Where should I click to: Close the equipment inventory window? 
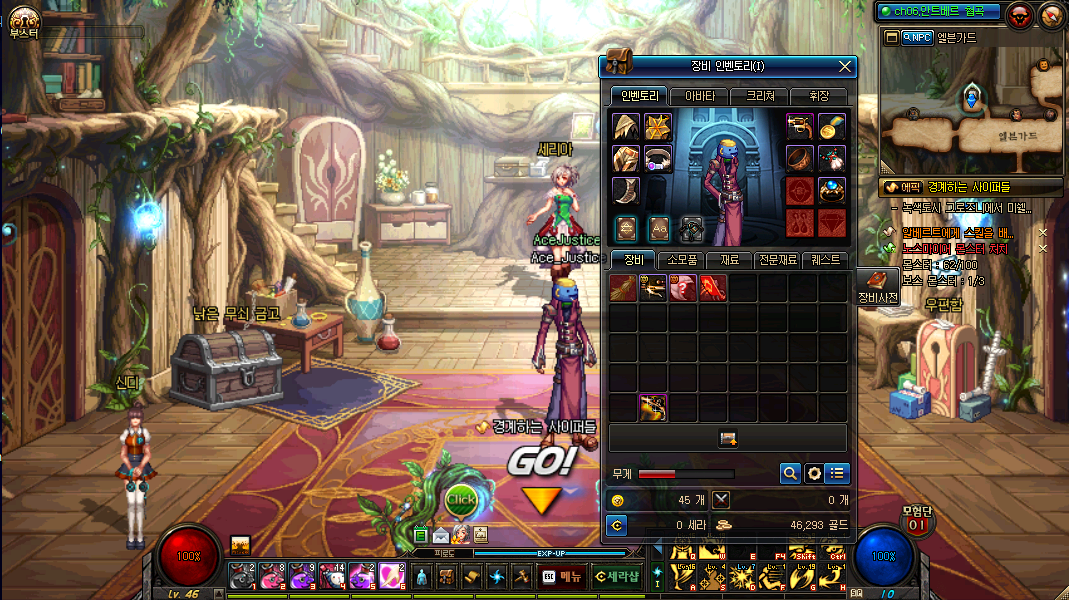845,67
